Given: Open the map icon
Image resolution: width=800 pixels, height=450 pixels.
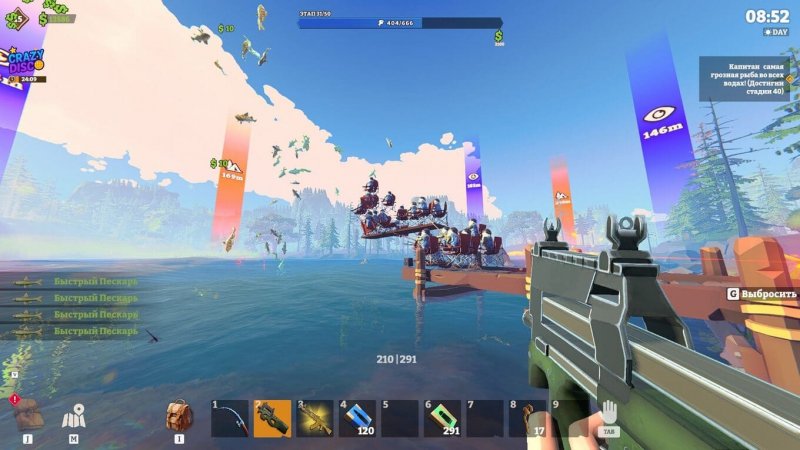Looking at the screenshot, I should 73,417.
